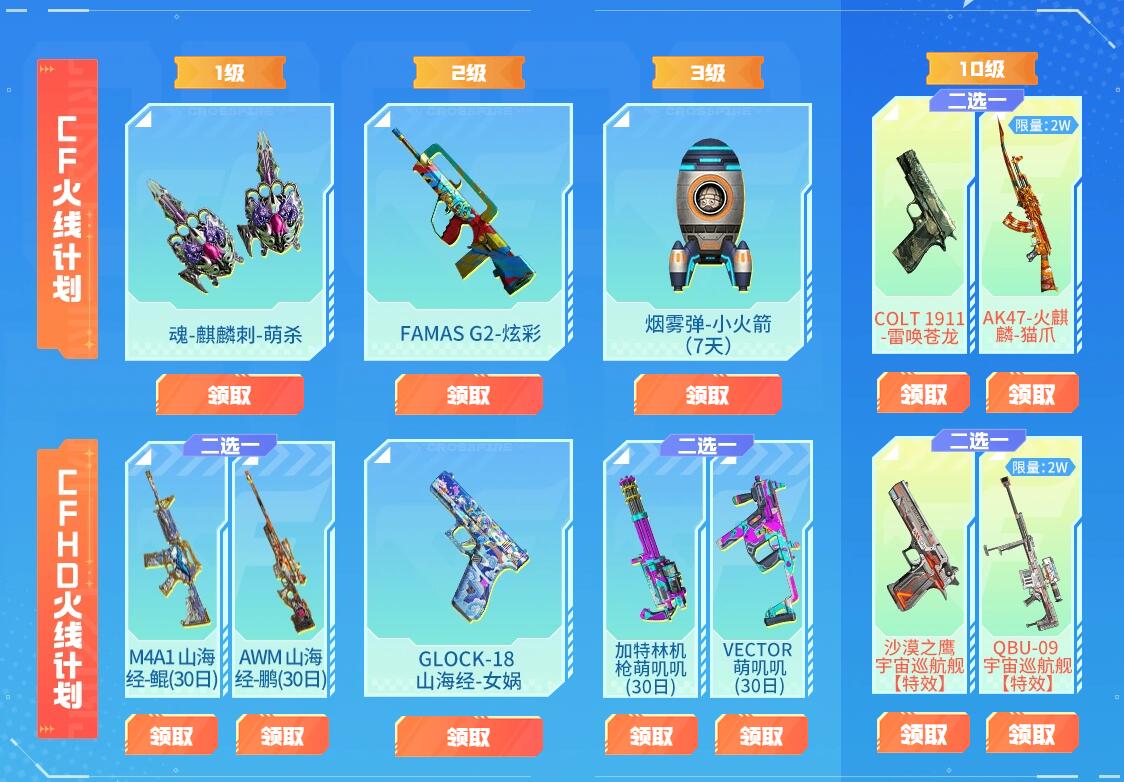Claim the COLT 1911 雷唤苍龙 reward
Image resolution: width=1124 pixels, height=782 pixels.
[x=923, y=393]
